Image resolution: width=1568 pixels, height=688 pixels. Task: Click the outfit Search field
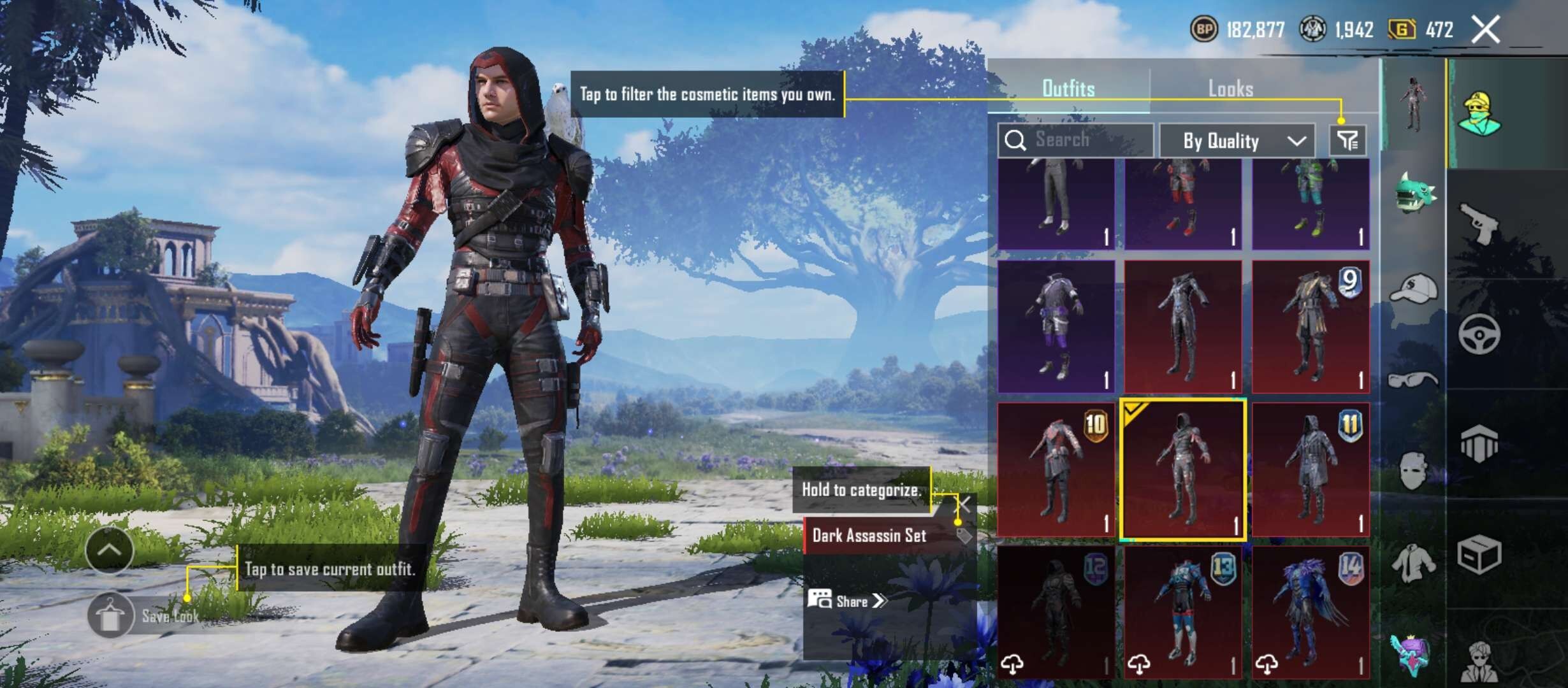tap(1076, 140)
